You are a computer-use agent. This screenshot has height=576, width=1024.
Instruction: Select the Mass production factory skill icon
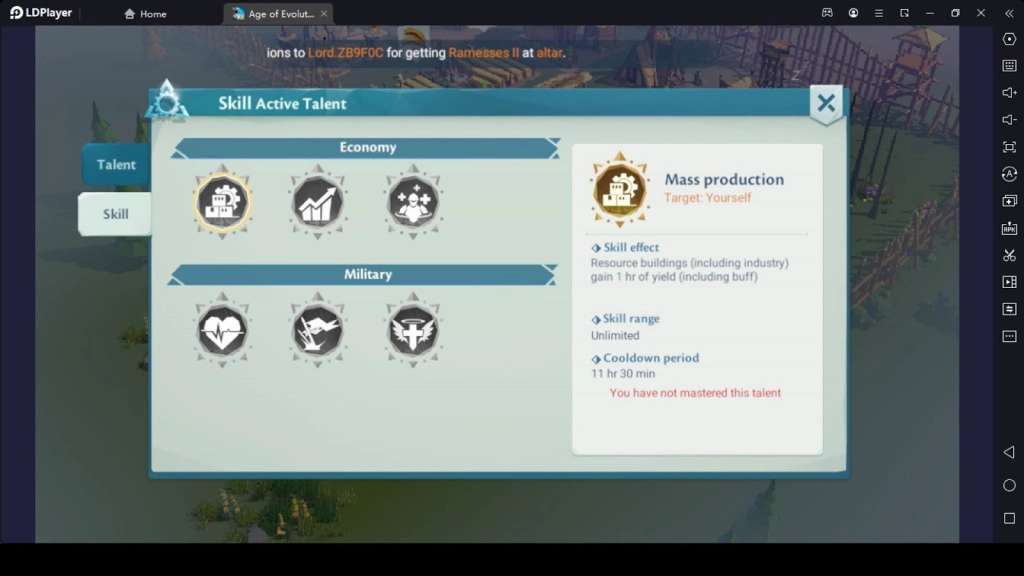[x=222, y=202]
